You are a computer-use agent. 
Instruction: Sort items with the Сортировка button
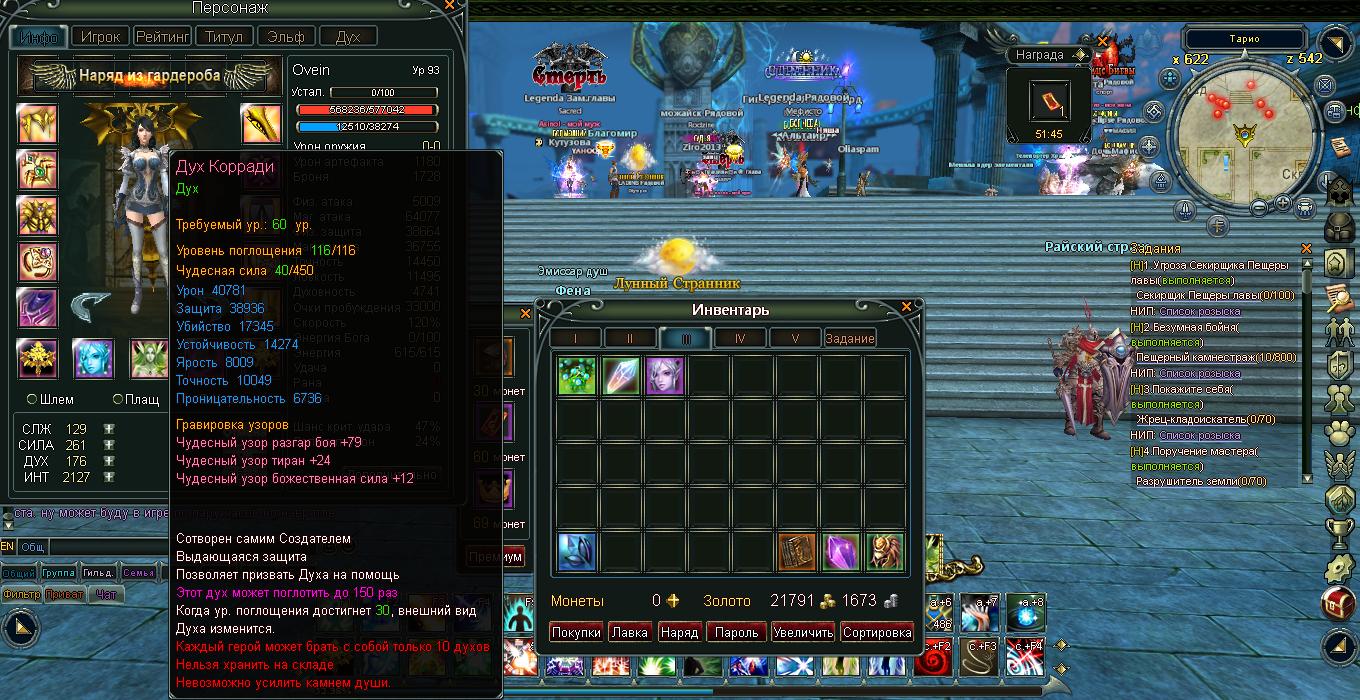click(x=877, y=632)
